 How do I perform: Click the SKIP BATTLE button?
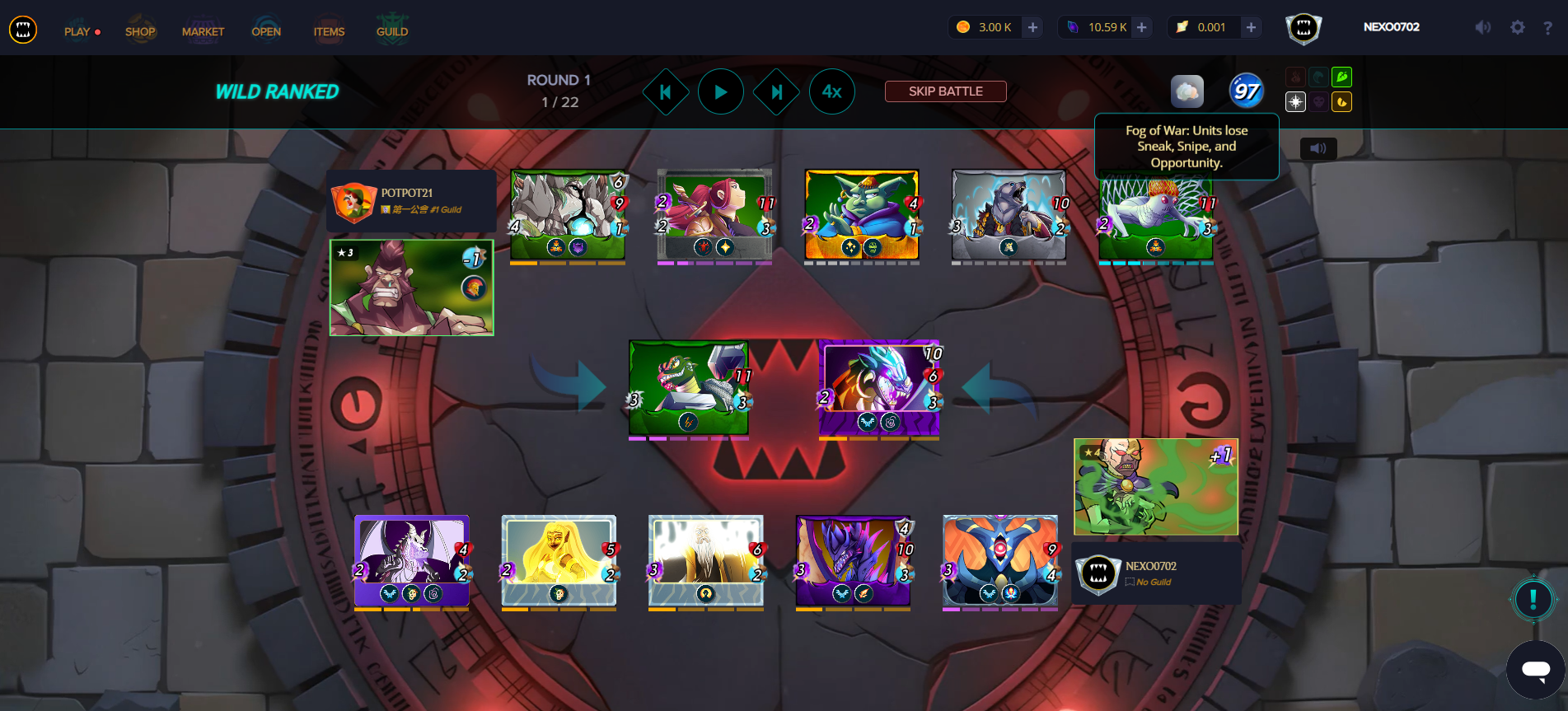[x=945, y=91]
